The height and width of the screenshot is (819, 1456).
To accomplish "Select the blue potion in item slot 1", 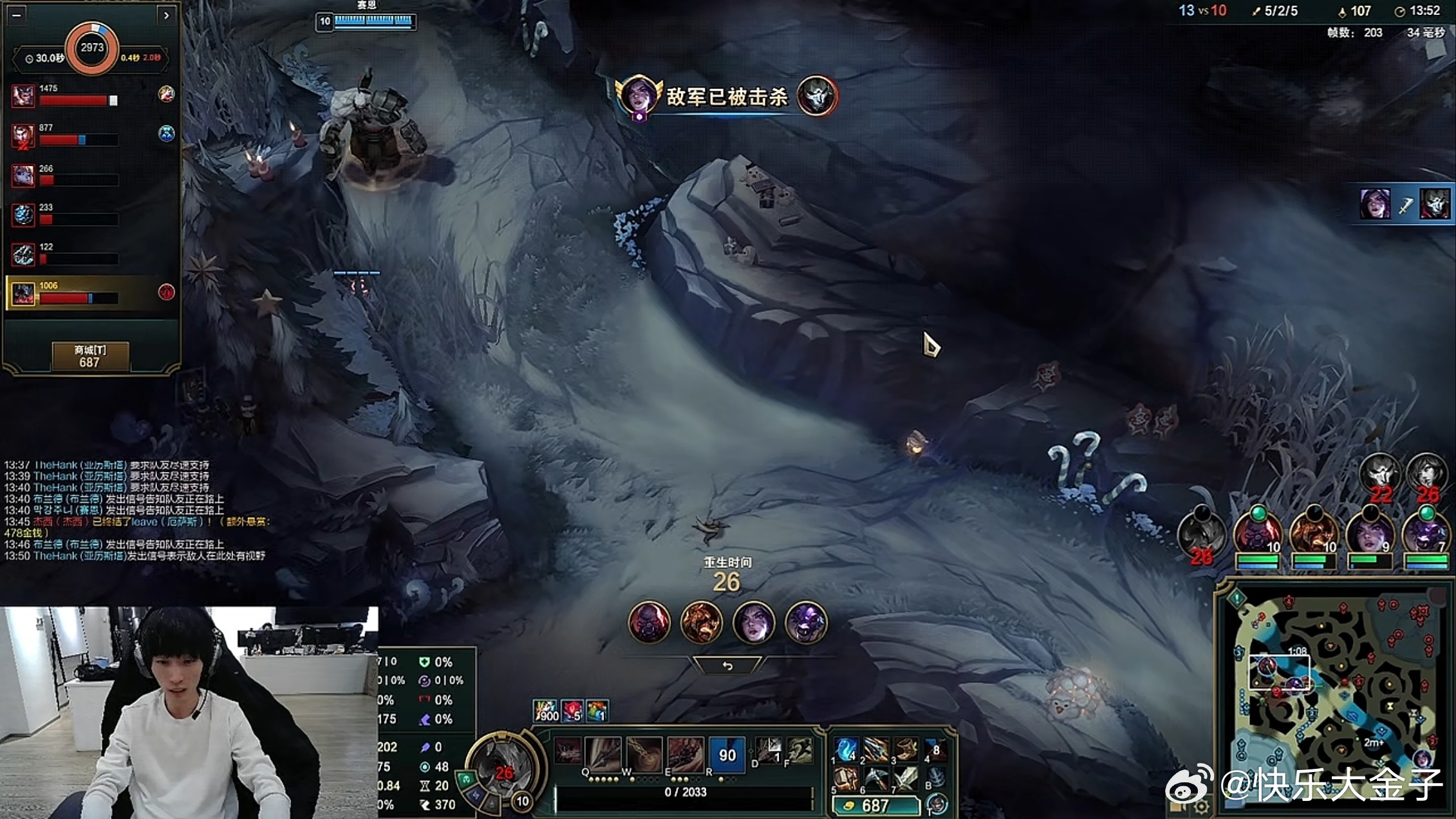I will pos(845,749).
